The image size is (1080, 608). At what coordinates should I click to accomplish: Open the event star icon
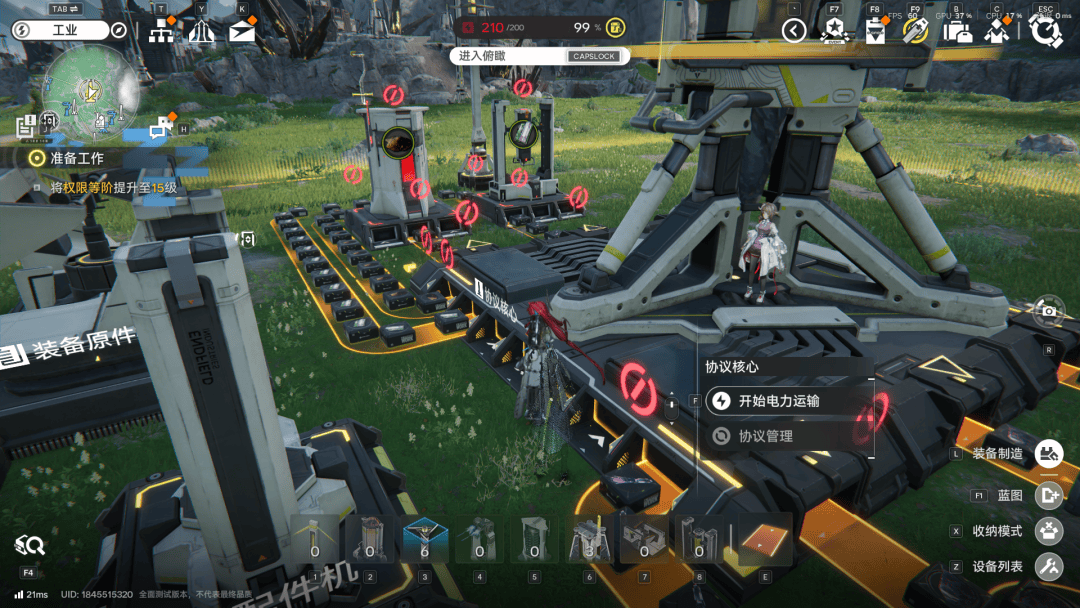834,31
